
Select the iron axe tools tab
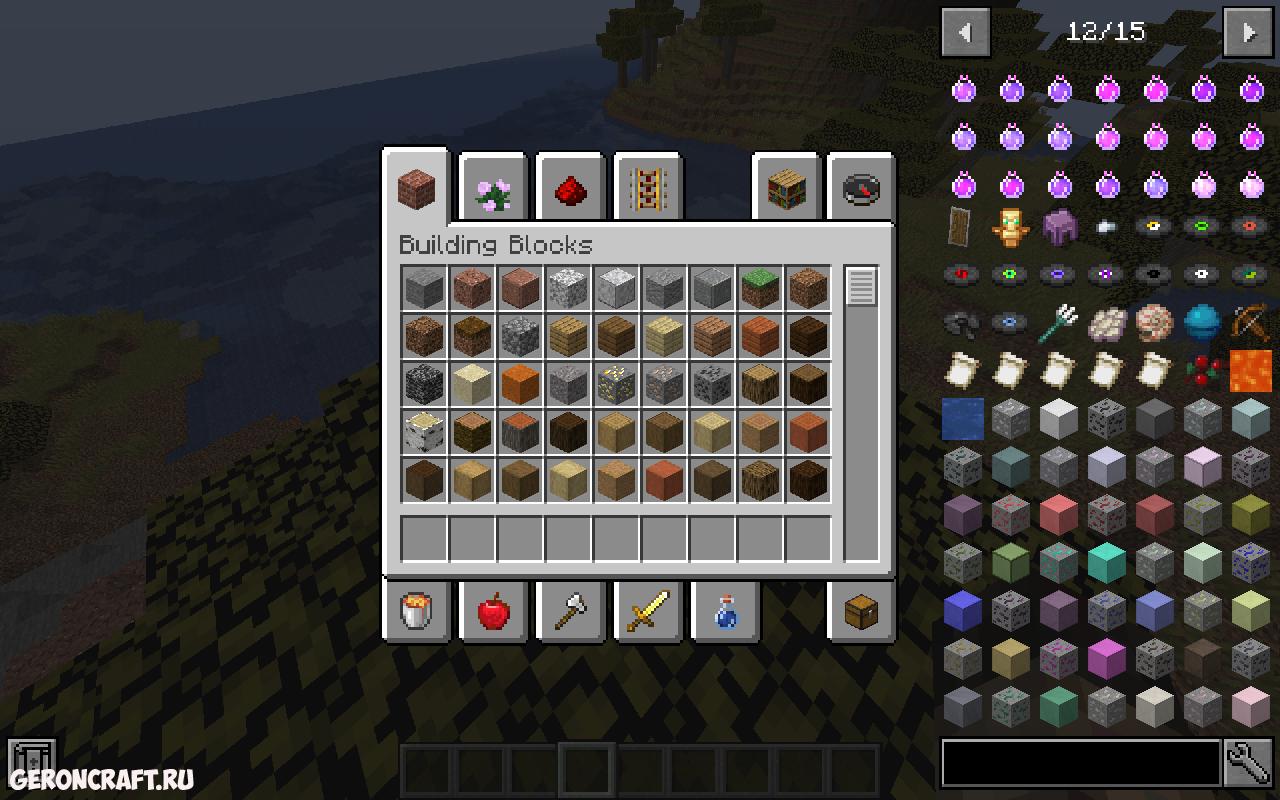tap(570, 610)
